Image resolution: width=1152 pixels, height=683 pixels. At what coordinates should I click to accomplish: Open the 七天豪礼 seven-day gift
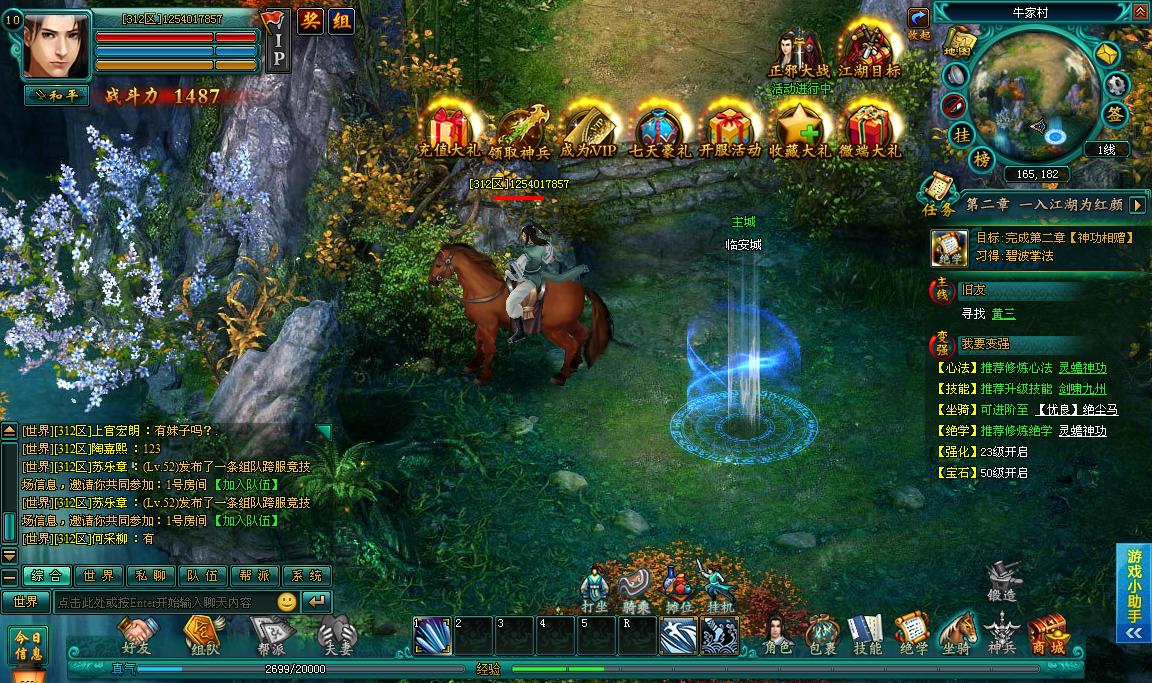tap(659, 130)
